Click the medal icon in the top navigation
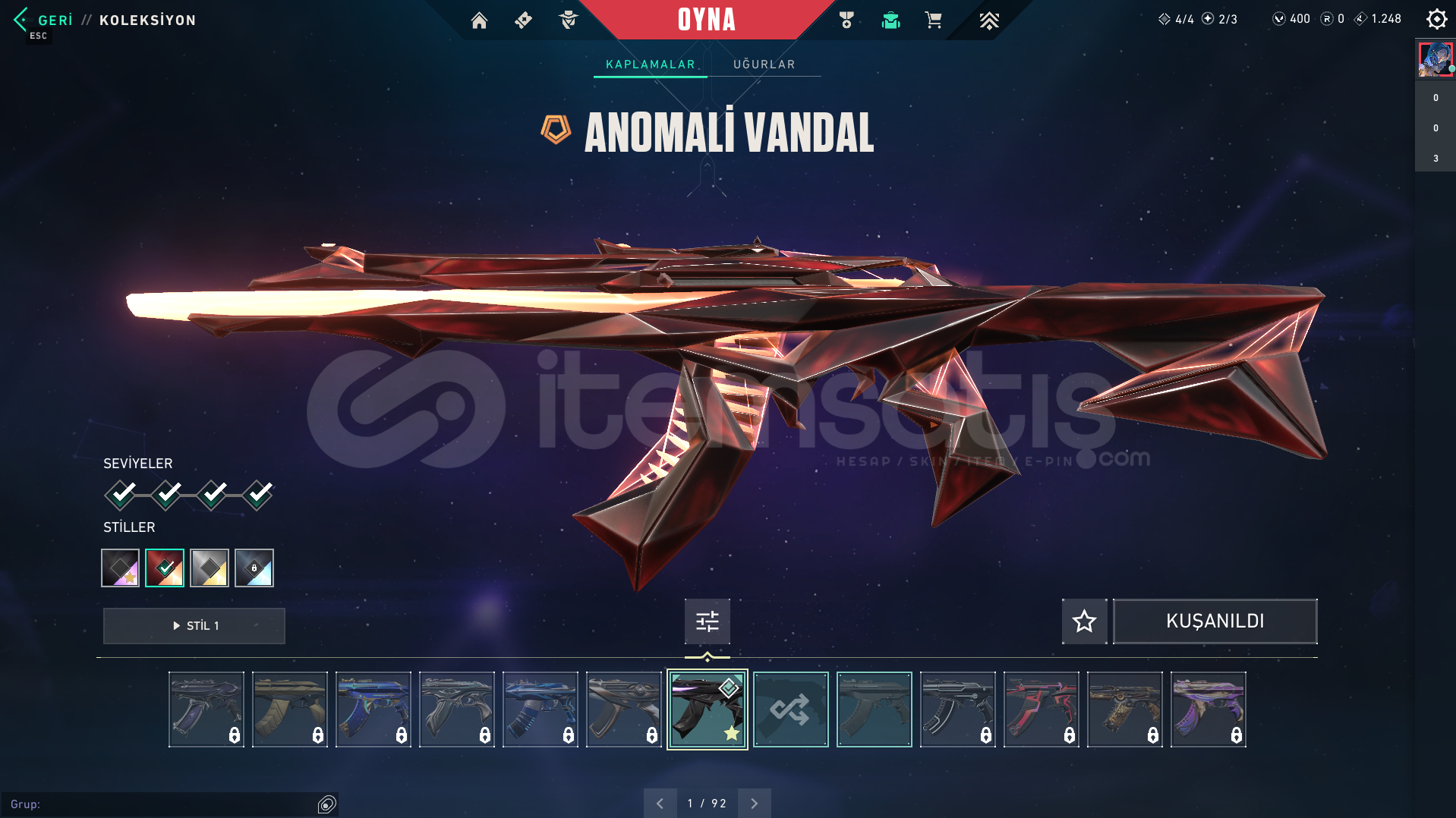 pyautogui.click(x=846, y=20)
